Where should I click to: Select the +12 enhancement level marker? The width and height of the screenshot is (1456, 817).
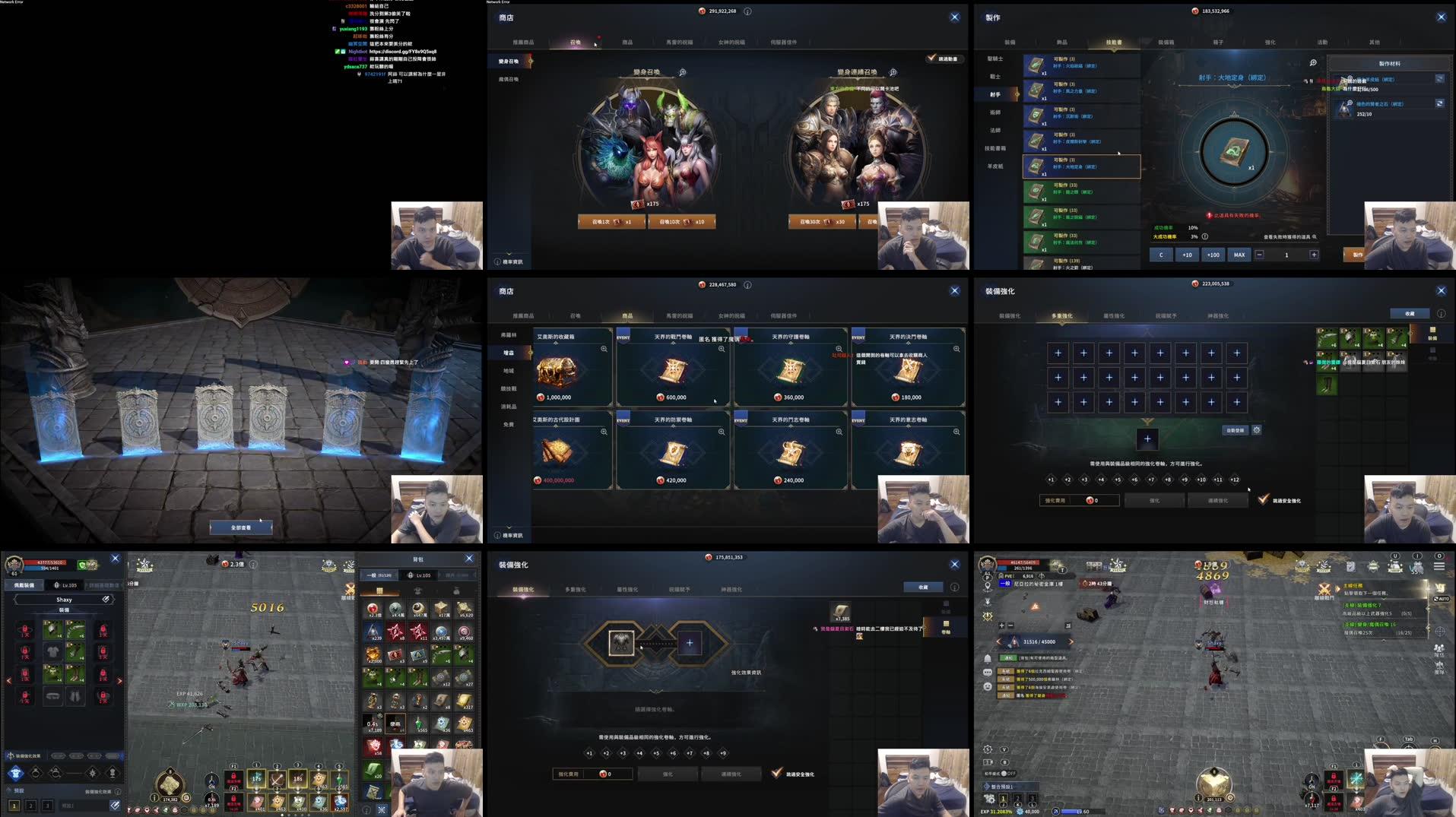pyautogui.click(x=1235, y=480)
